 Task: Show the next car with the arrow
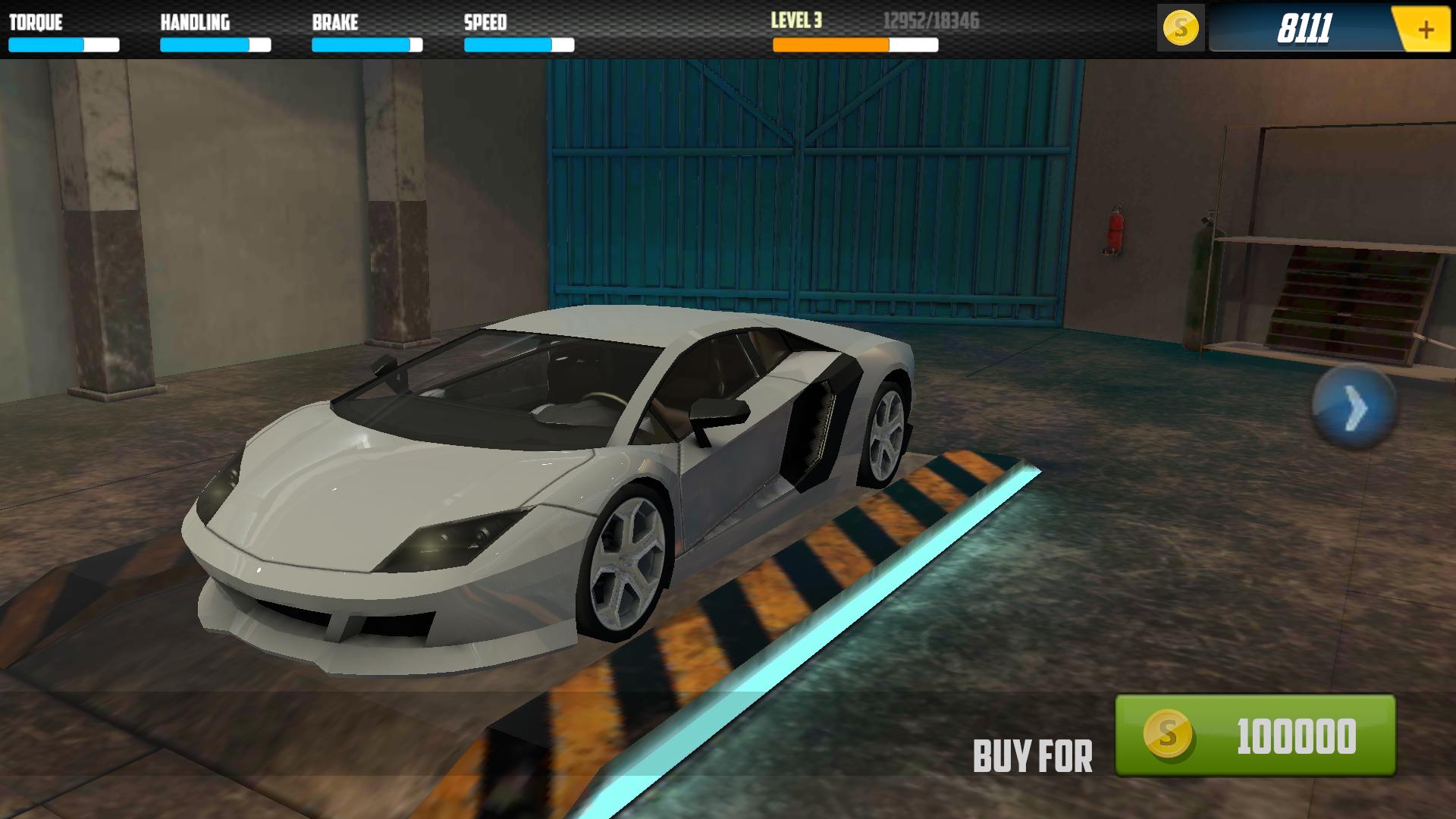1354,408
